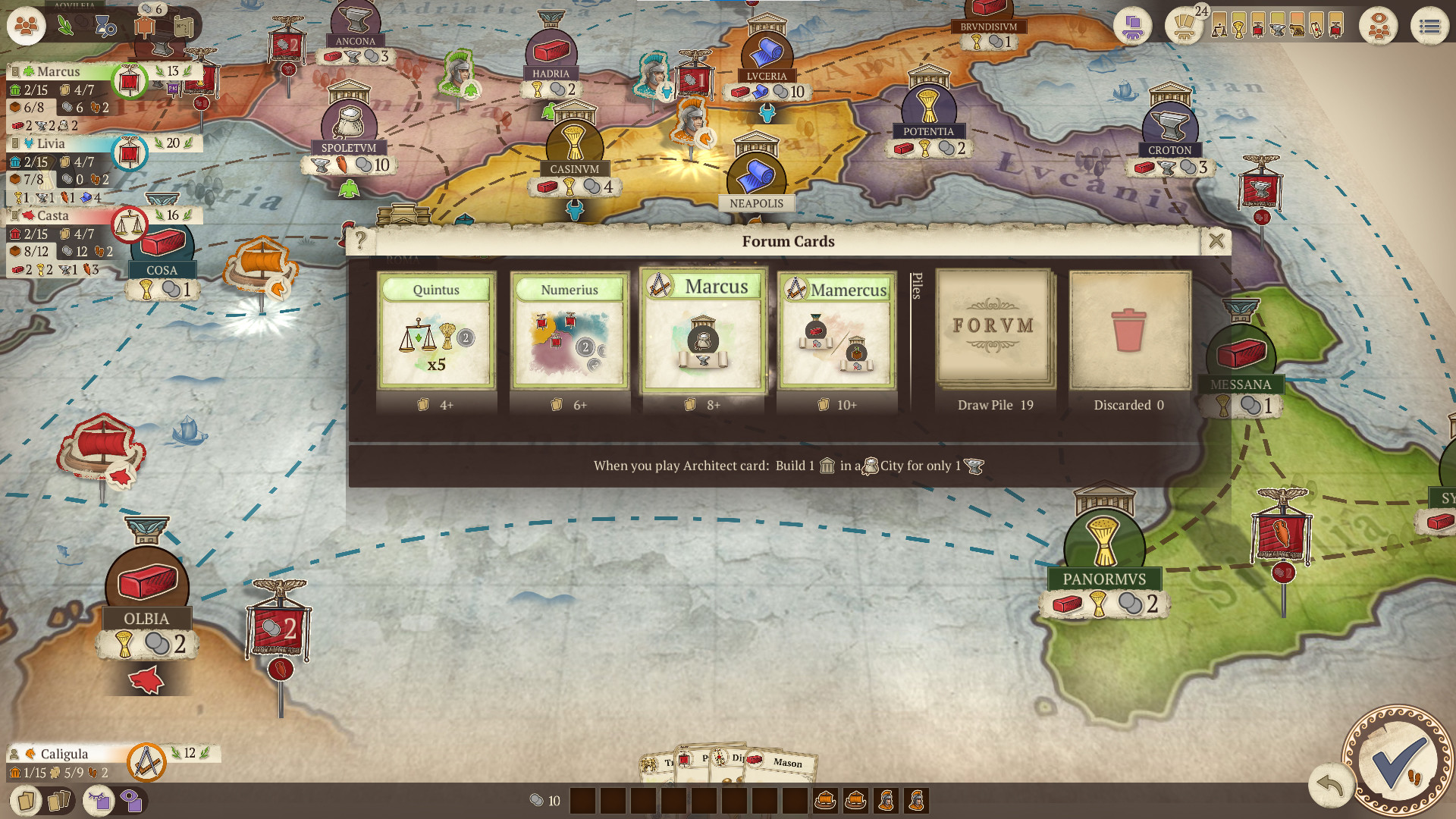Image resolution: width=1456 pixels, height=819 pixels.
Task: Enable spectator view with eye-over-people icon
Action: pos(1379,26)
